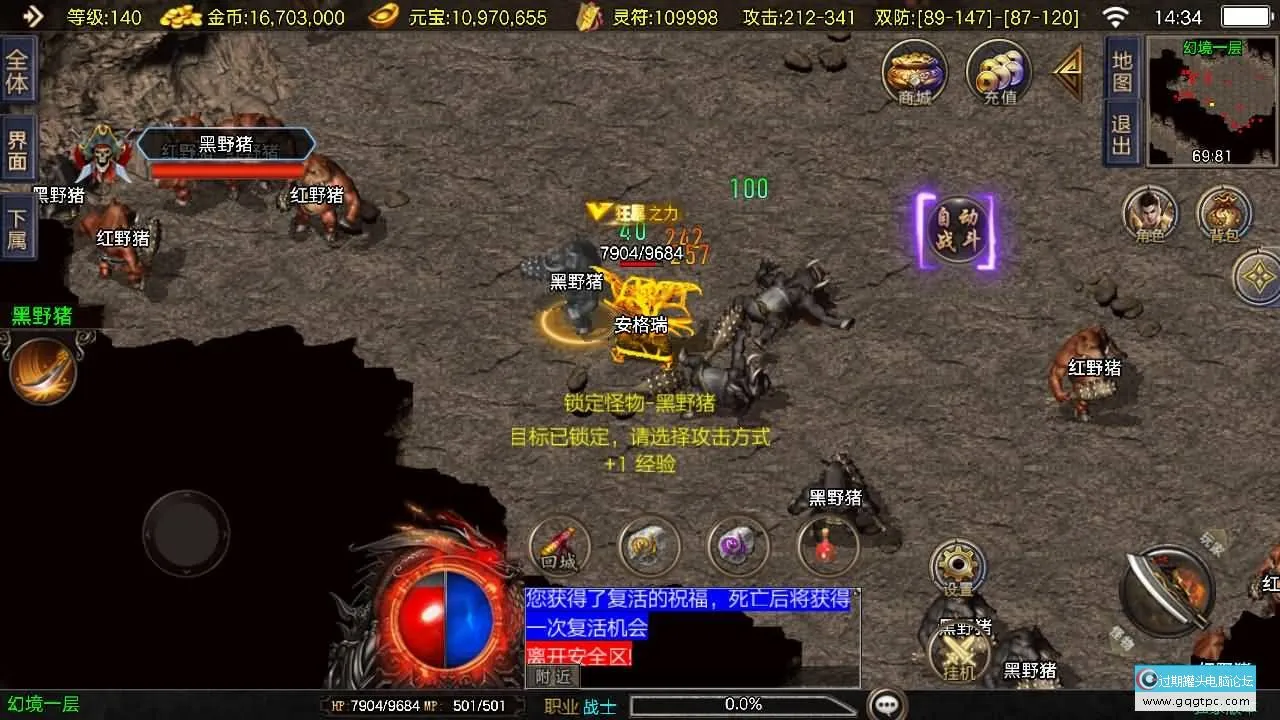This screenshot has width=1280, height=720.
Task: Open the 背包 bag inventory
Action: [x=1224, y=214]
